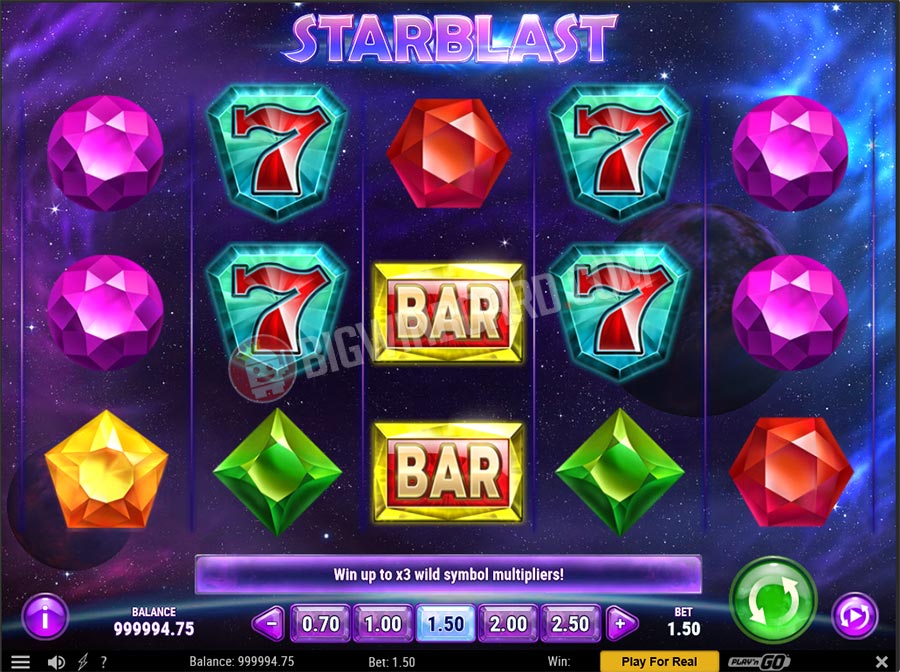Set the bet to 2.00
Screen dimensions: 900x672
coord(508,623)
